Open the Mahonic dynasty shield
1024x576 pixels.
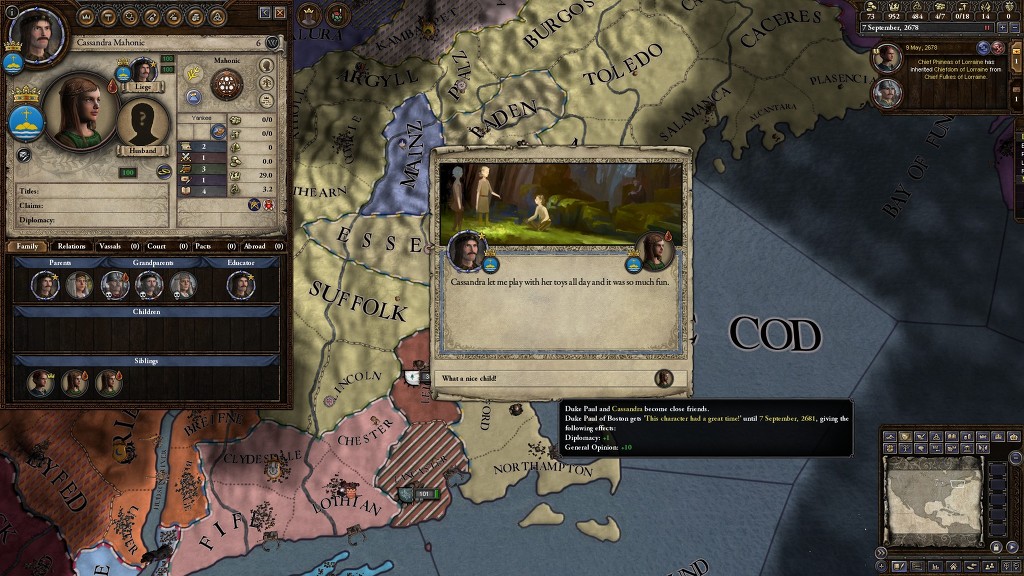(x=228, y=84)
